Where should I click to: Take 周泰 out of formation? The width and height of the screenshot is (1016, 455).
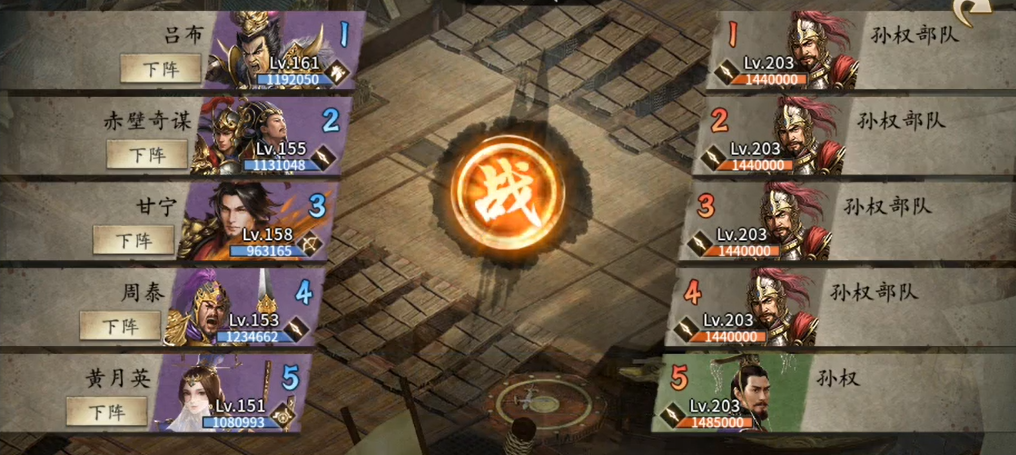pos(120,325)
